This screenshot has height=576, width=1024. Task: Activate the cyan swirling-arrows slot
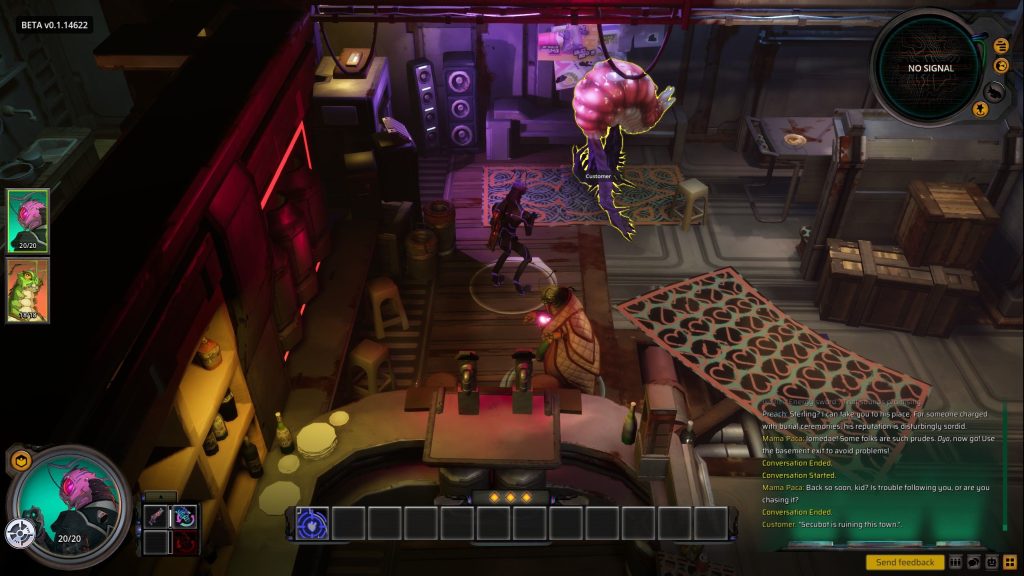[x=184, y=516]
